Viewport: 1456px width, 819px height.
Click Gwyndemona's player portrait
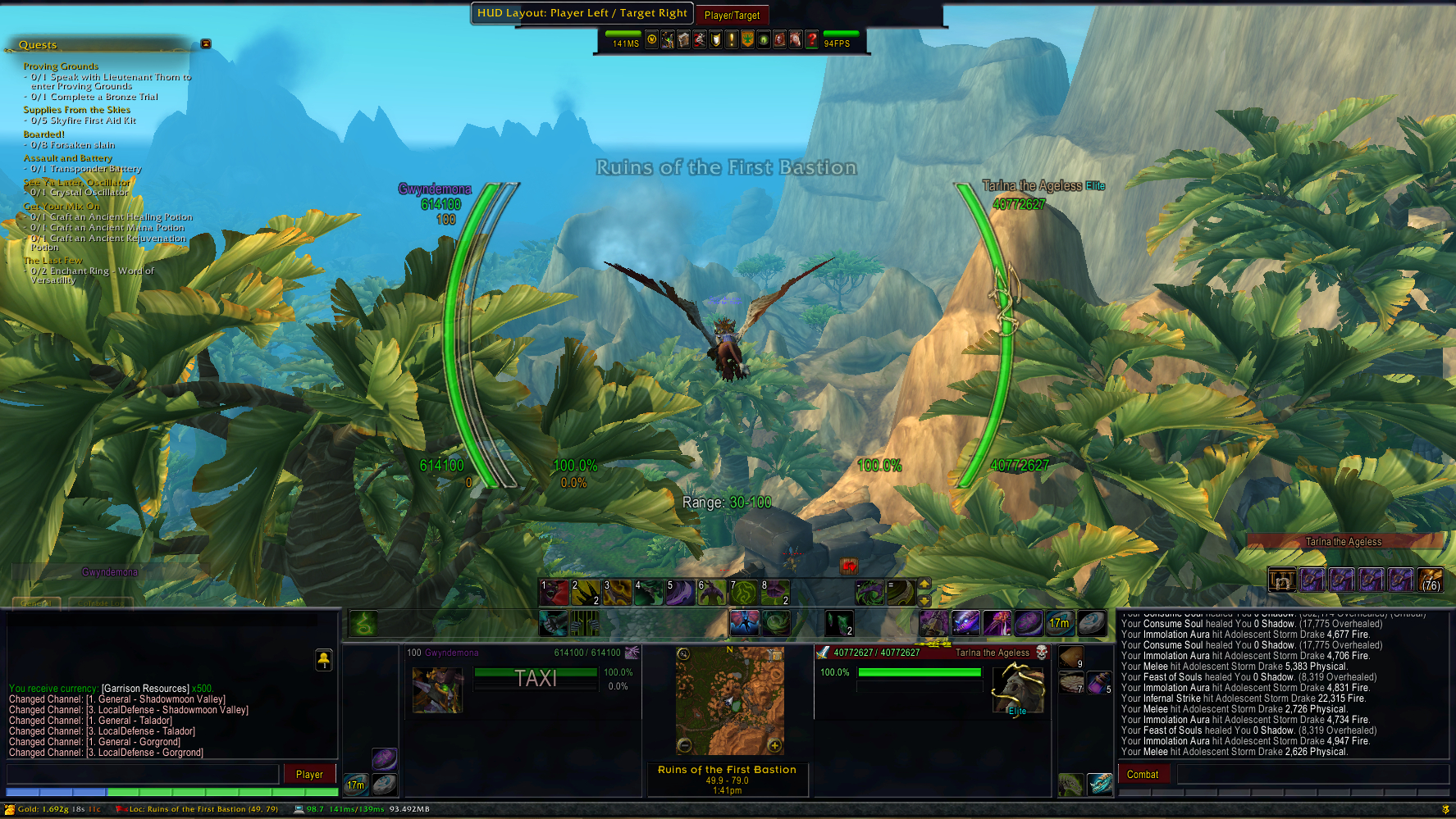(x=437, y=690)
